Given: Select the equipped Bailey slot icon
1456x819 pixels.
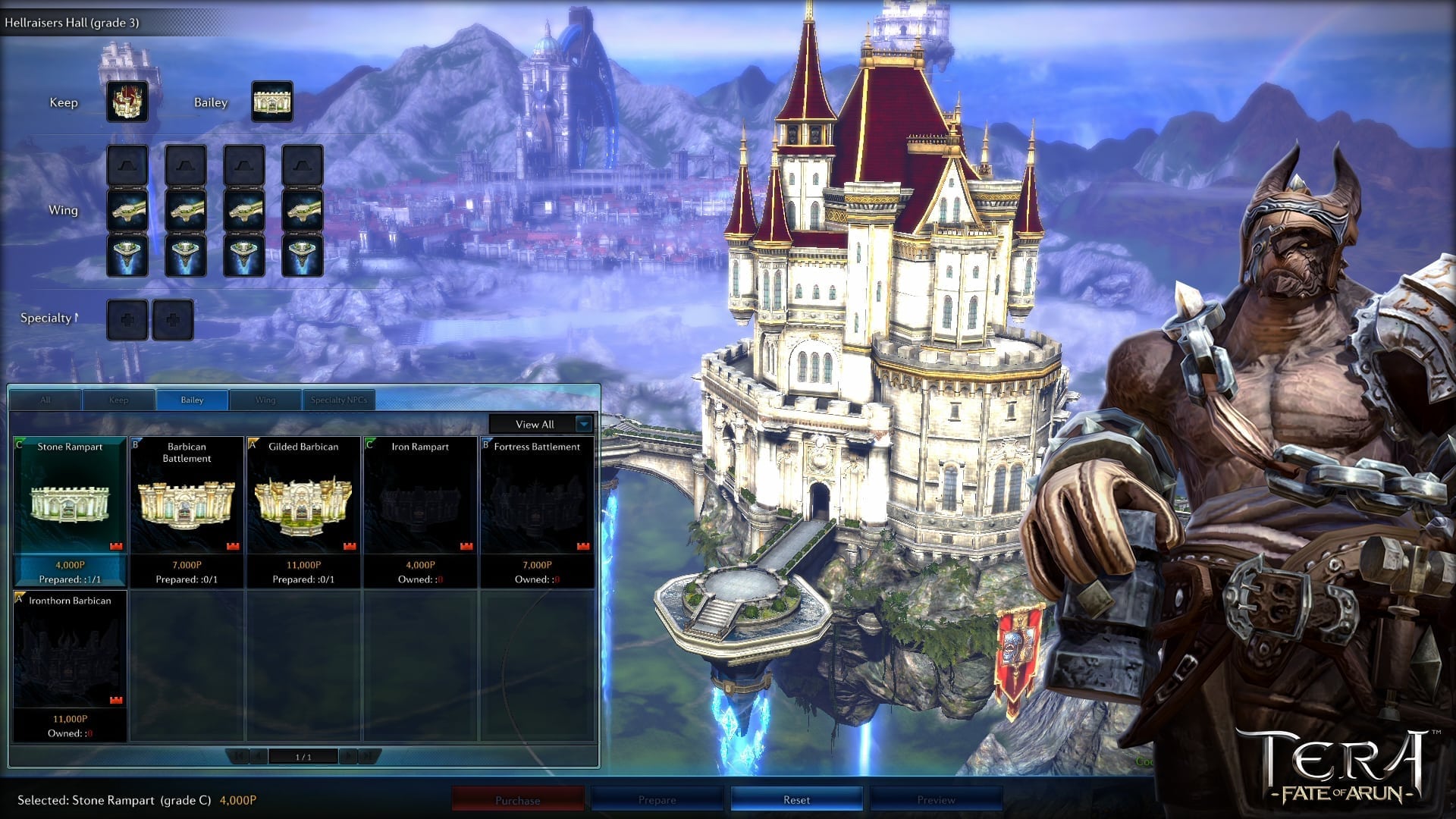Looking at the screenshot, I should (x=271, y=102).
